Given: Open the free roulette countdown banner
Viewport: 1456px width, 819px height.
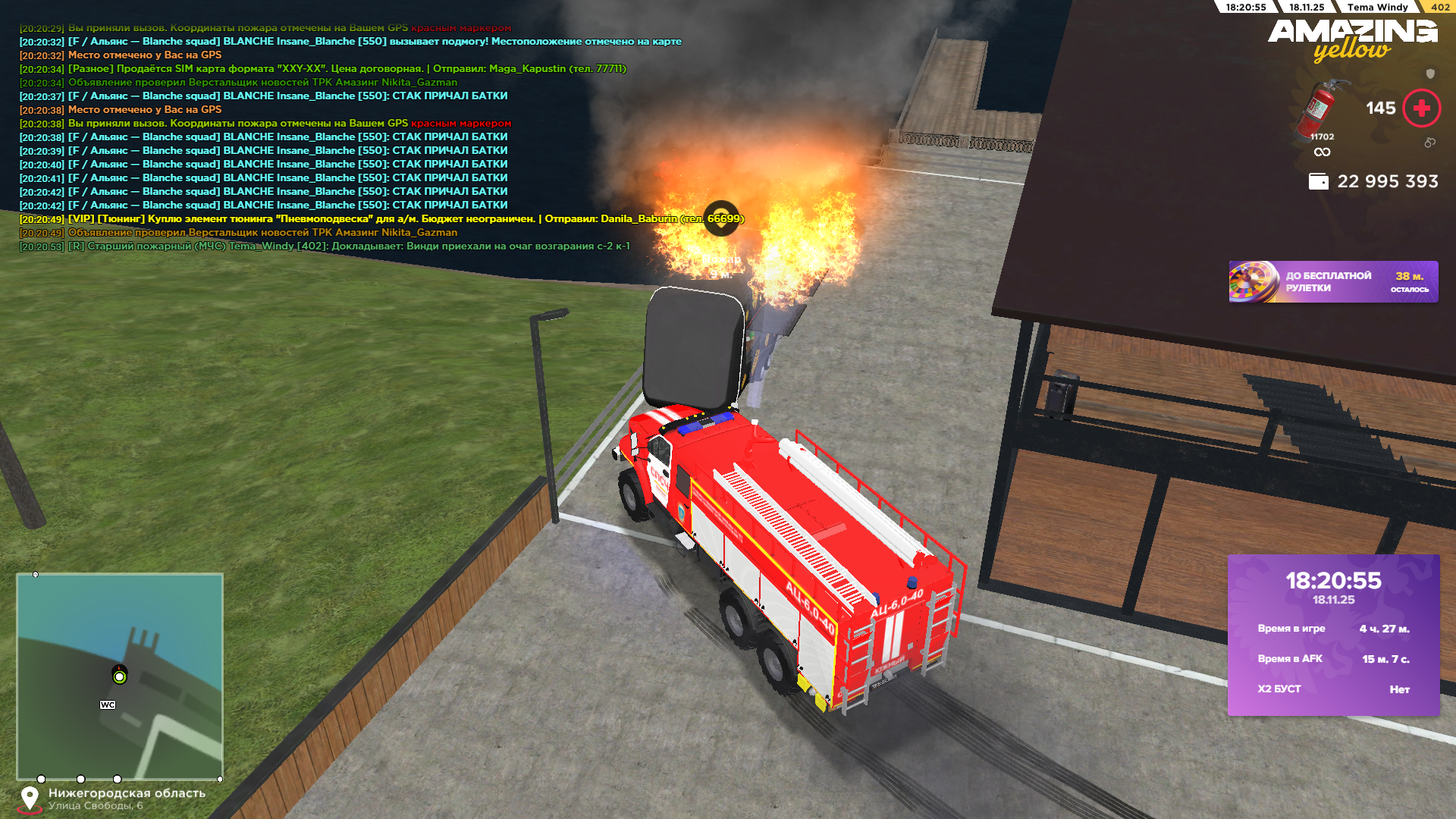Looking at the screenshot, I should [1333, 282].
